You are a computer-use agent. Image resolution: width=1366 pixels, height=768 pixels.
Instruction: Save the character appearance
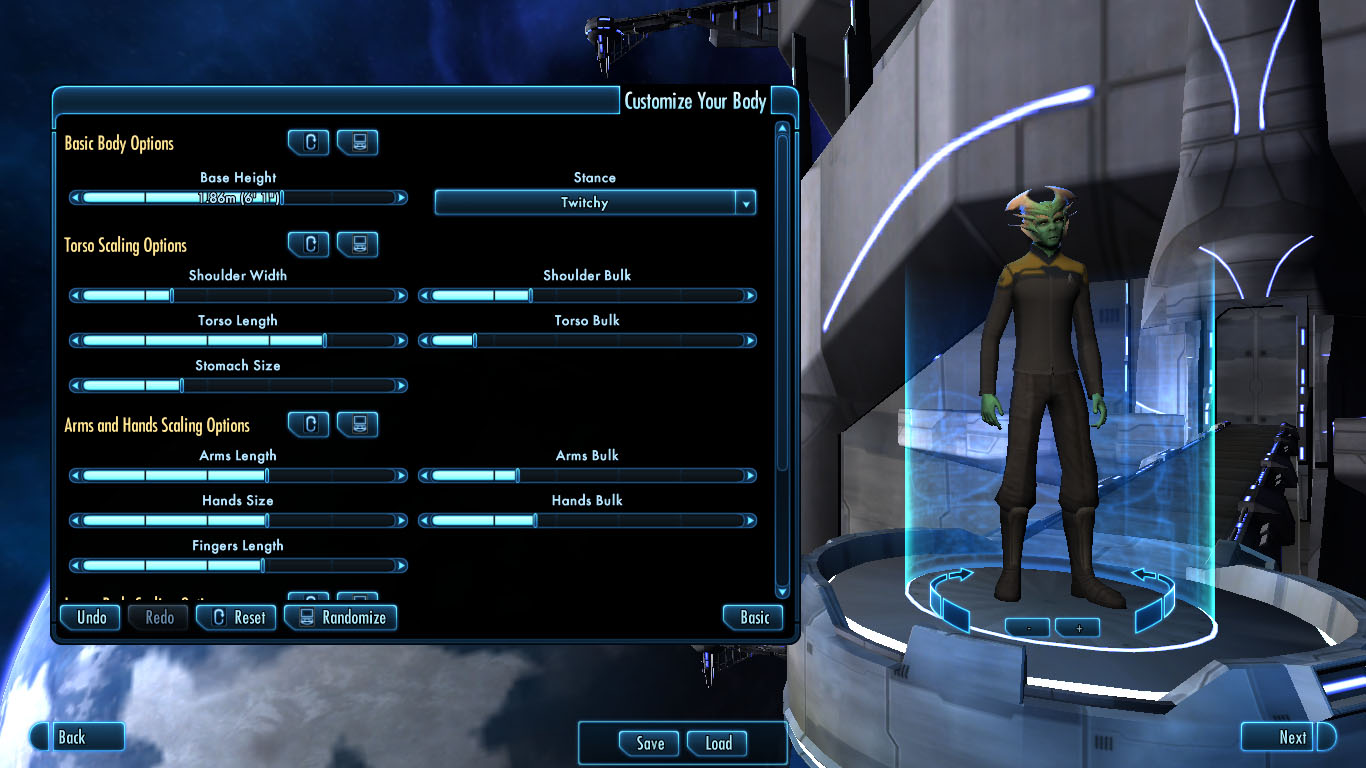coord(649,743)
